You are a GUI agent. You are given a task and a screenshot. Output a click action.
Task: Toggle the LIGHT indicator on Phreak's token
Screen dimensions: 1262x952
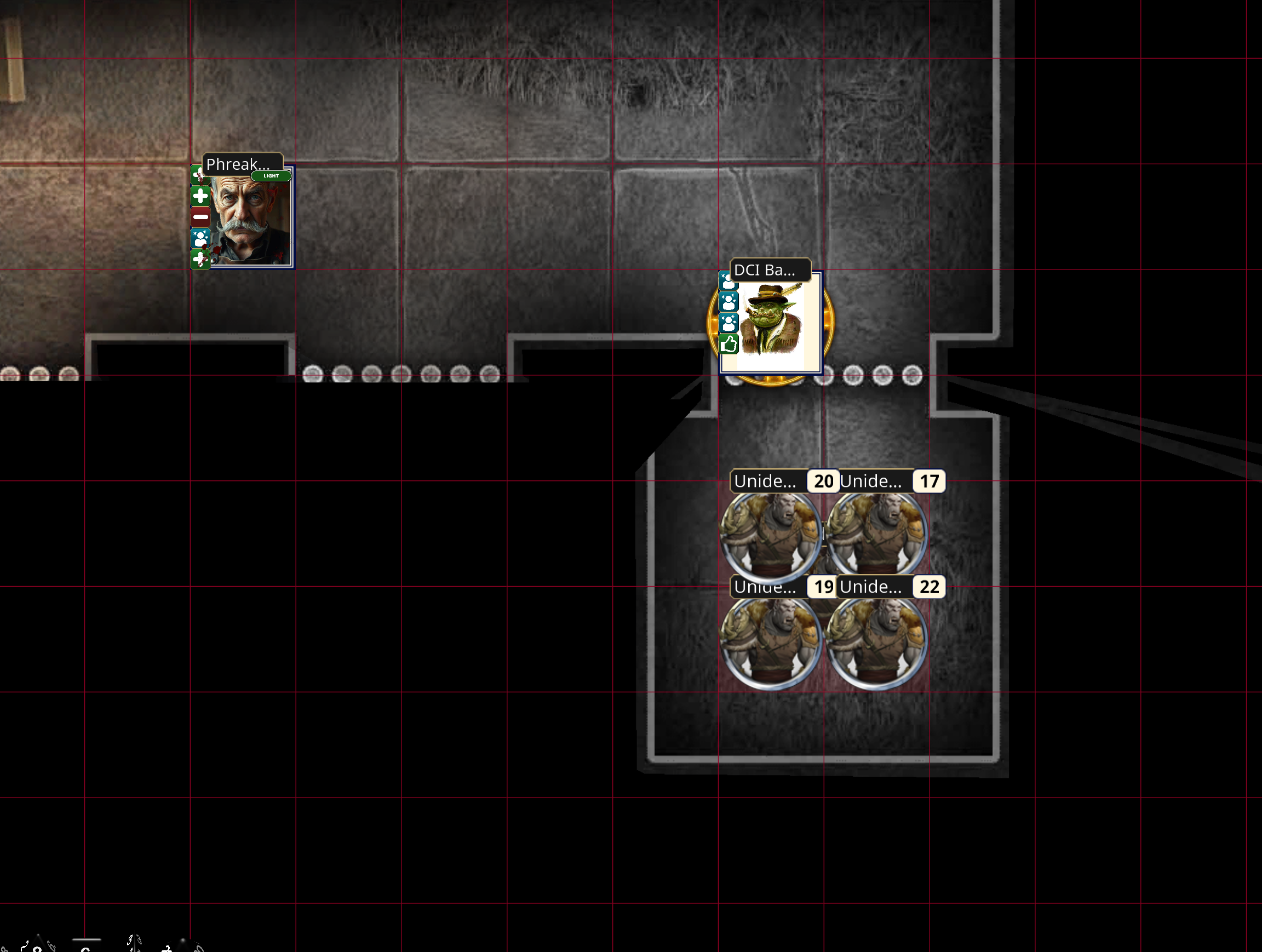[271, 176]
